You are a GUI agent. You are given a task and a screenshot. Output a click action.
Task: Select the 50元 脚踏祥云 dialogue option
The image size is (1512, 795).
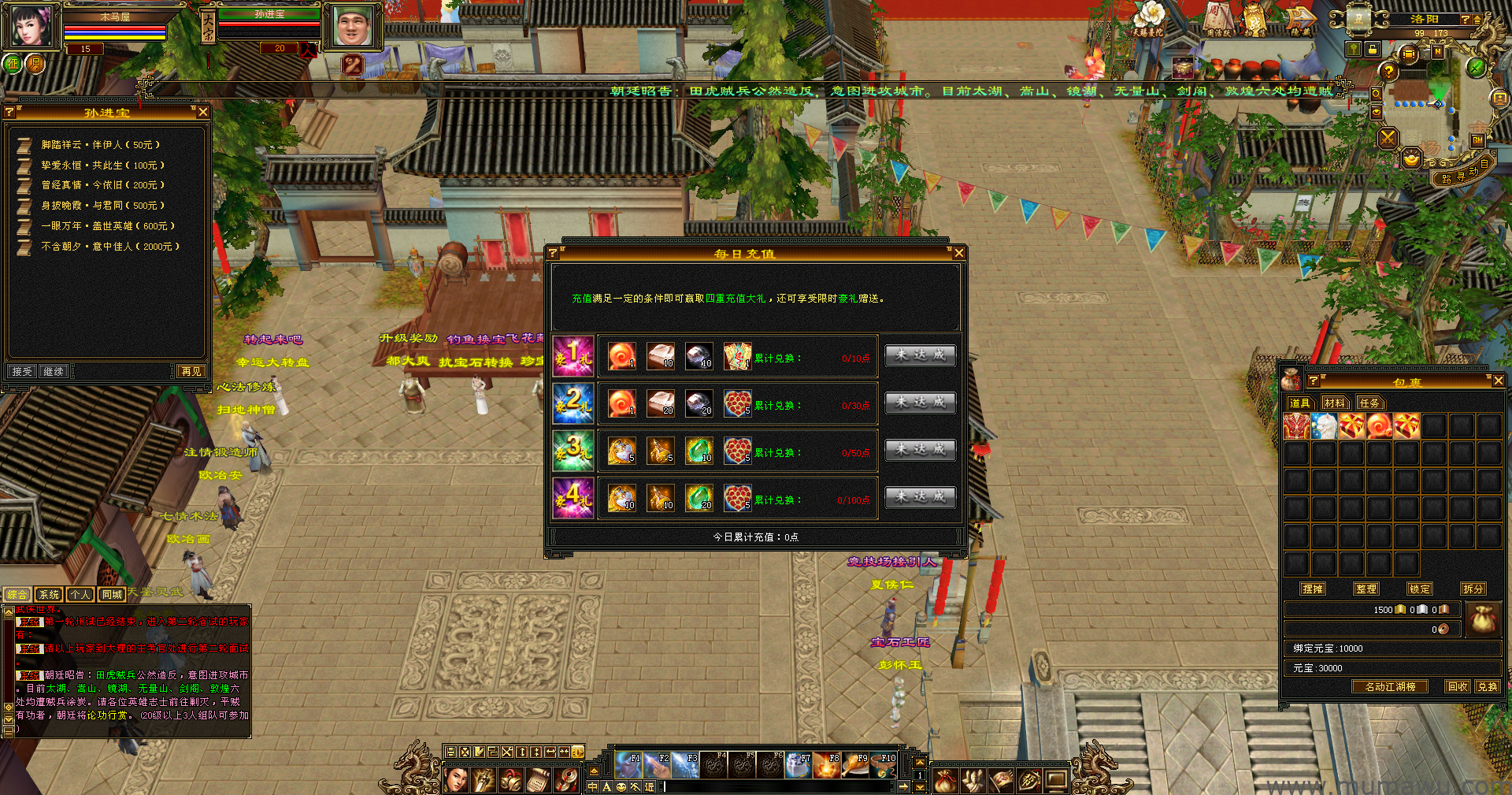click(x=100, y=145)
